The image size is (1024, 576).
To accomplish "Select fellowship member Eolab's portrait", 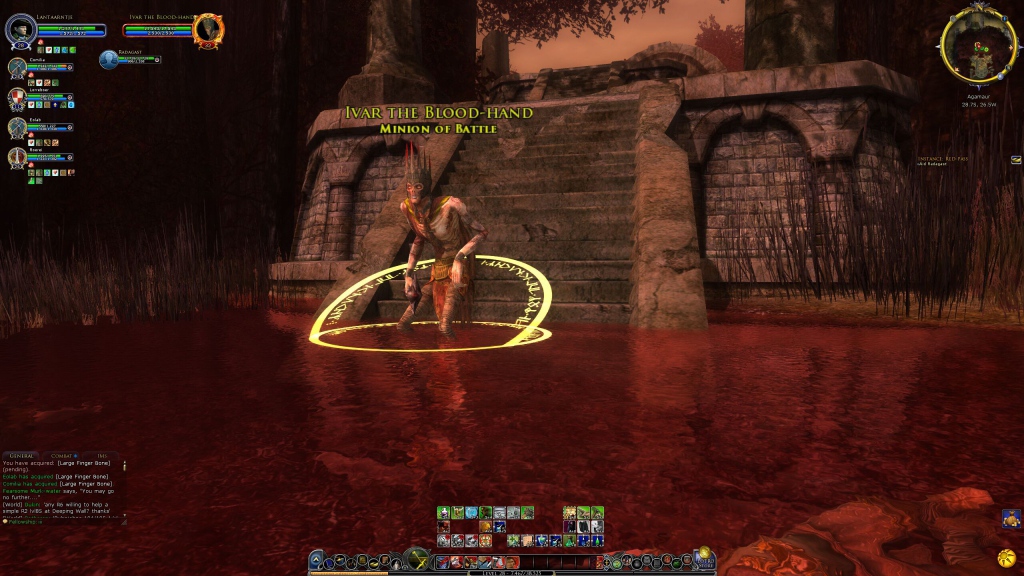I will click(x=17, y=127).
